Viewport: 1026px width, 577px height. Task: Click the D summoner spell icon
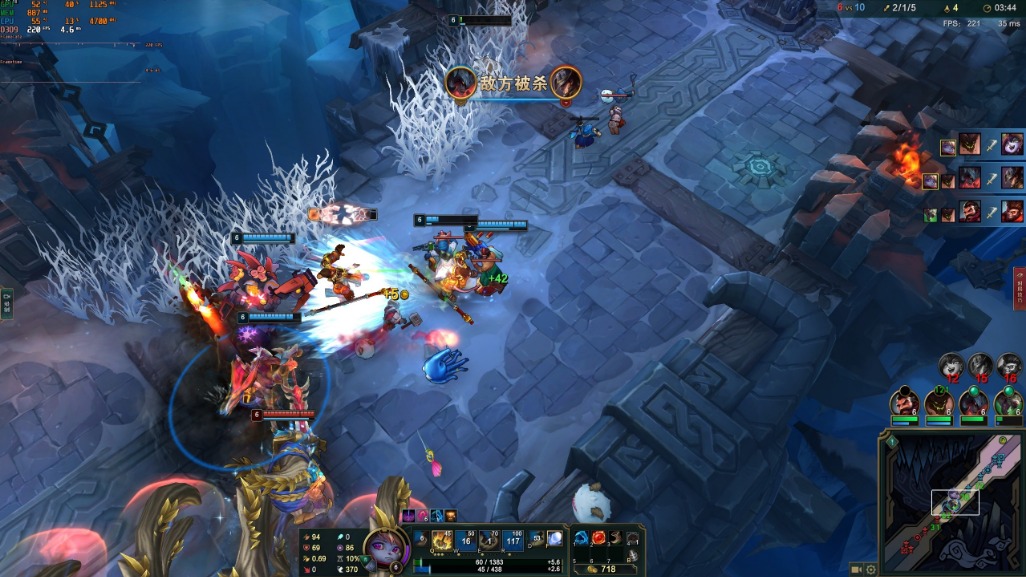point(537,538)
